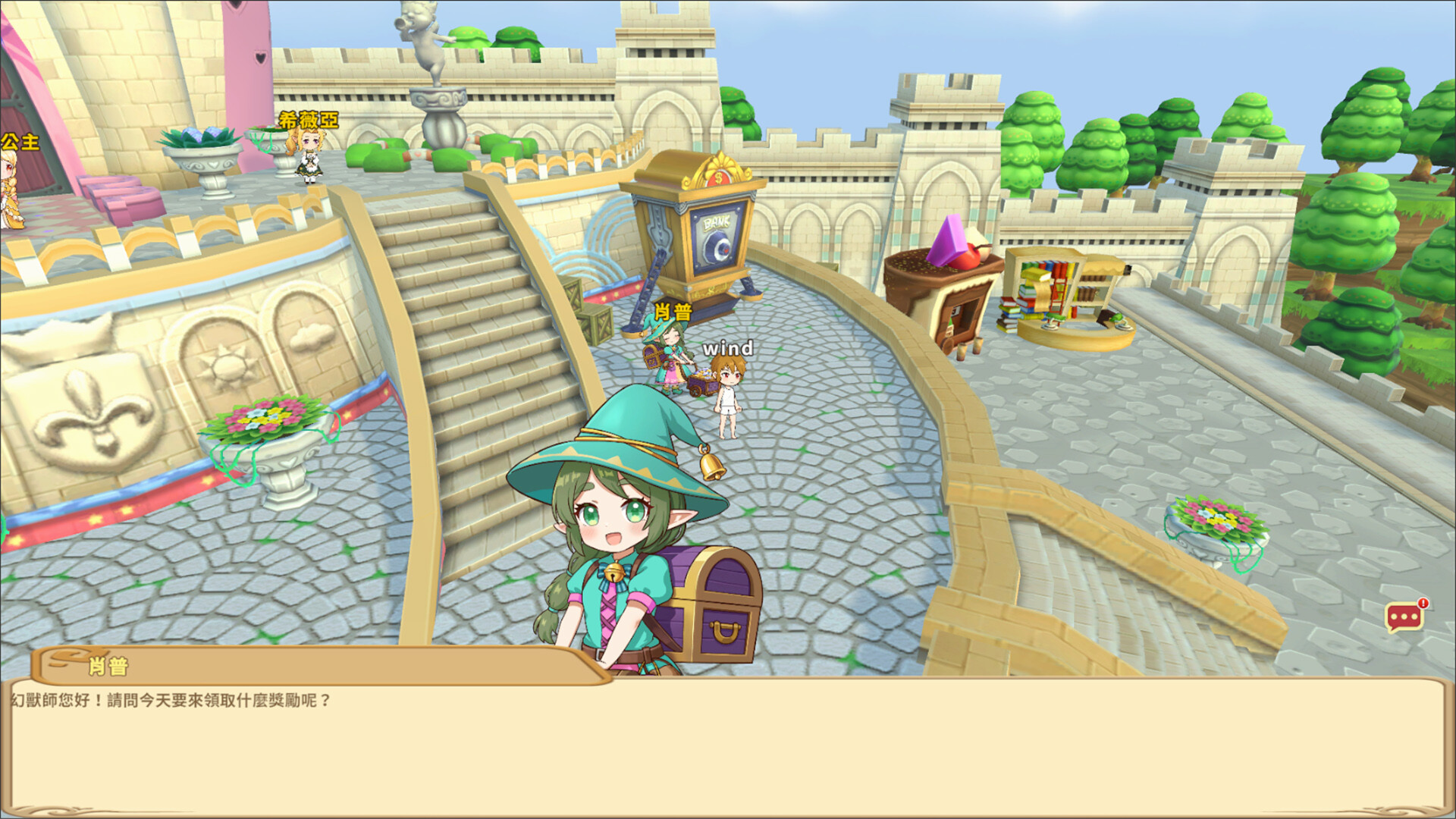Click the BANK vault door safe dial
Image resolution: width=1456 pixels, height=819 pixels.
click(718, 244)
